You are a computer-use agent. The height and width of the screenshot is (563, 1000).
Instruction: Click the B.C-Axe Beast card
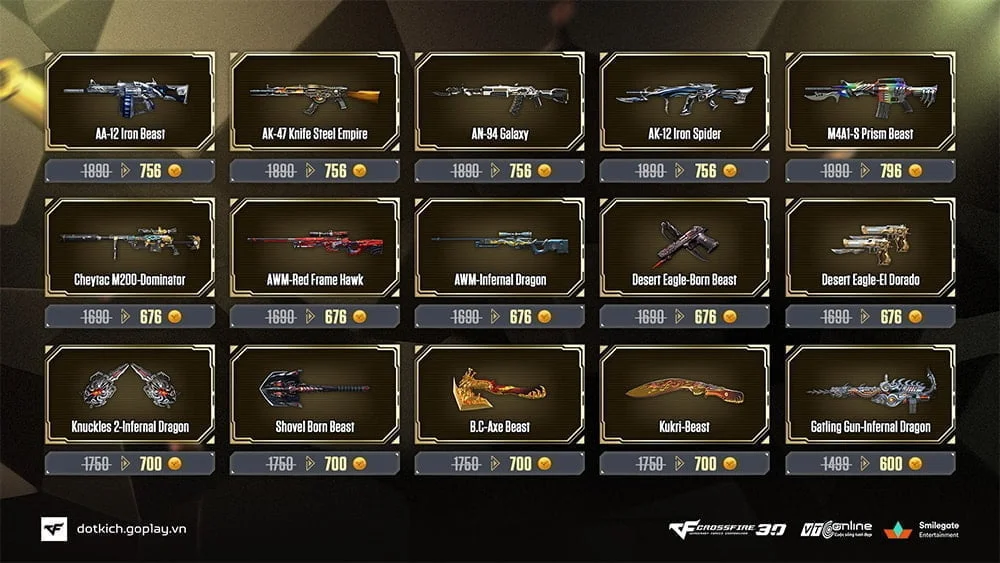click(x=499, y=394)
